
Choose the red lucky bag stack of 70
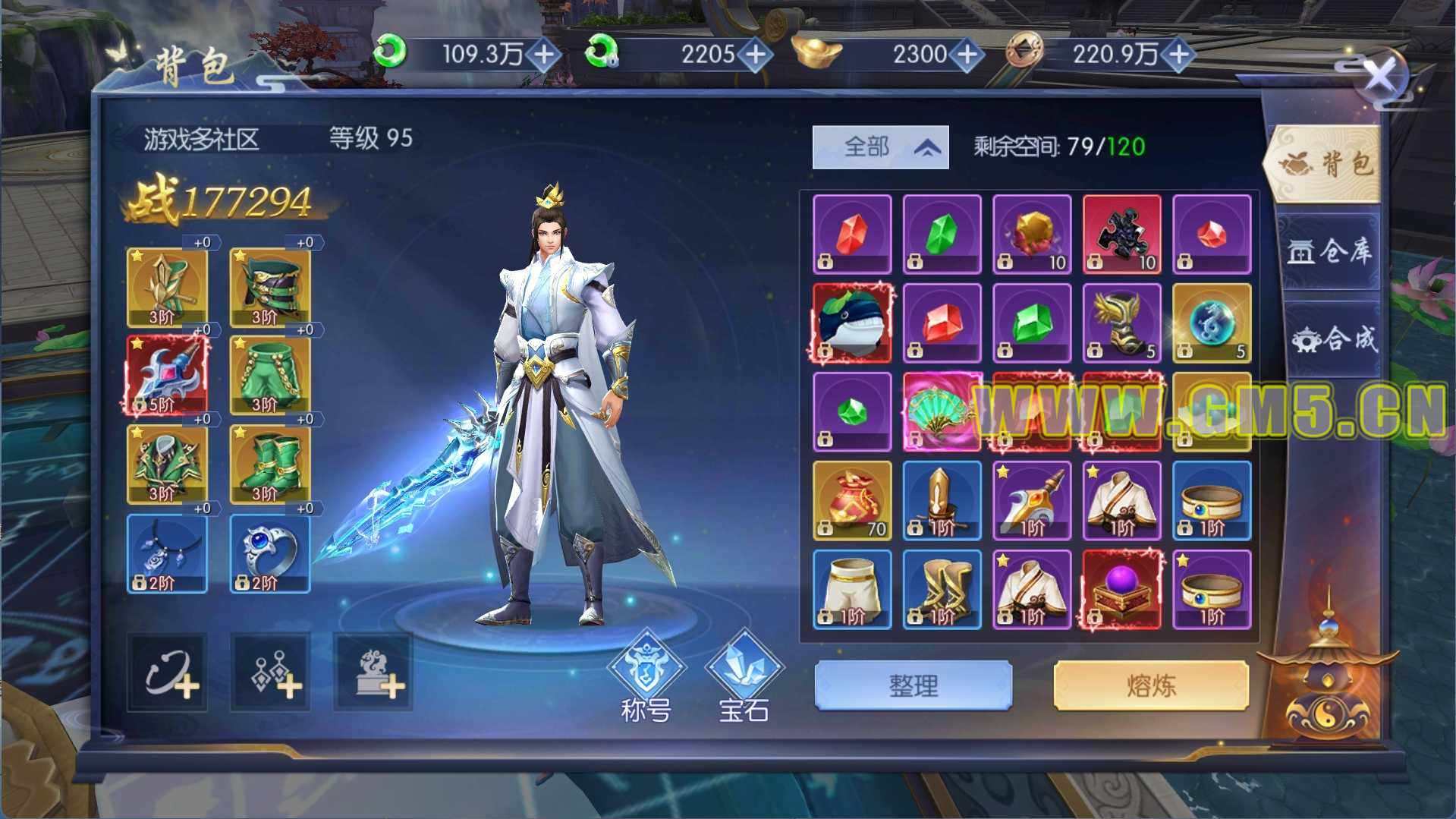852,501
